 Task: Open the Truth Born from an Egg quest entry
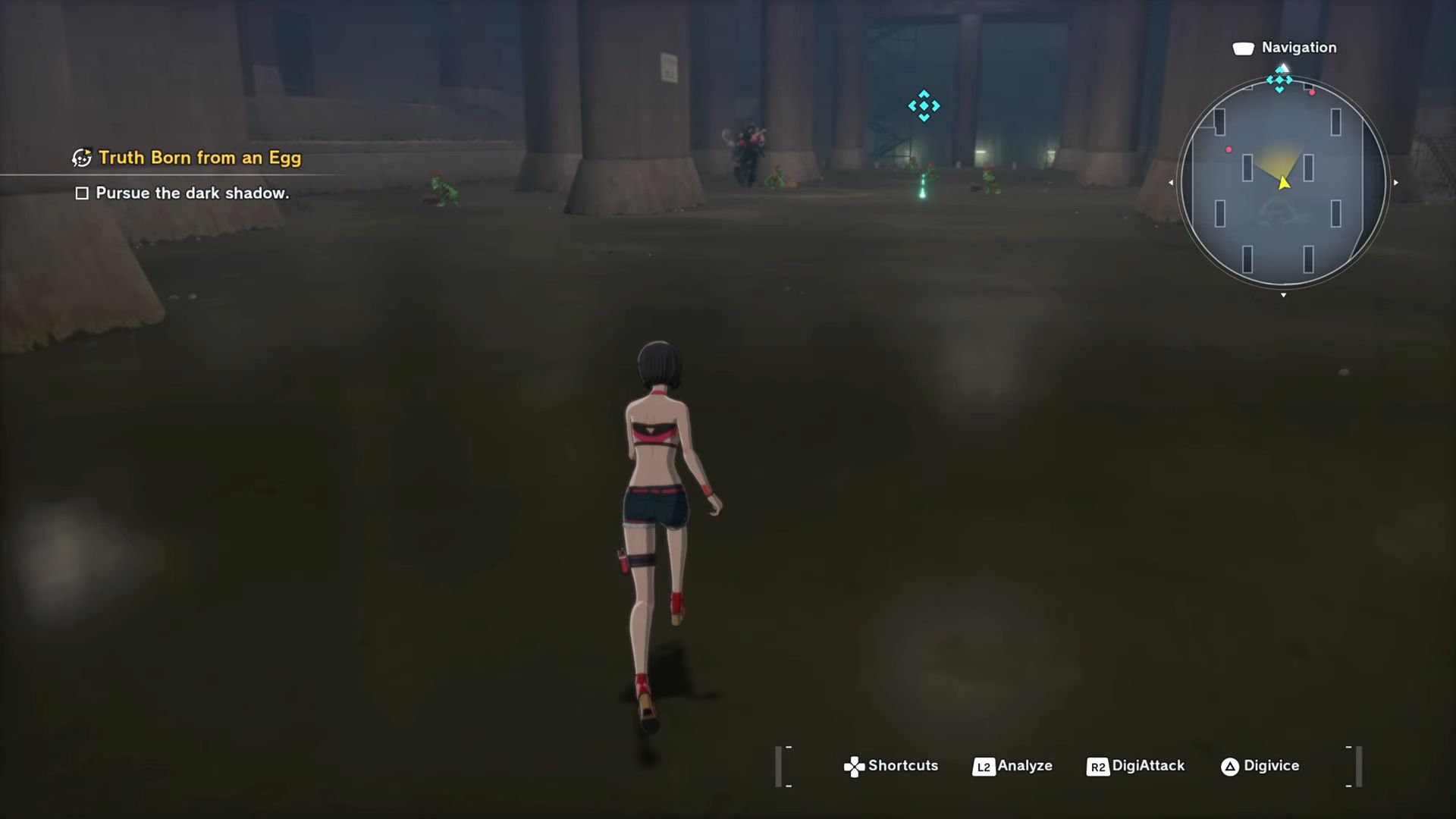(199, 158)
